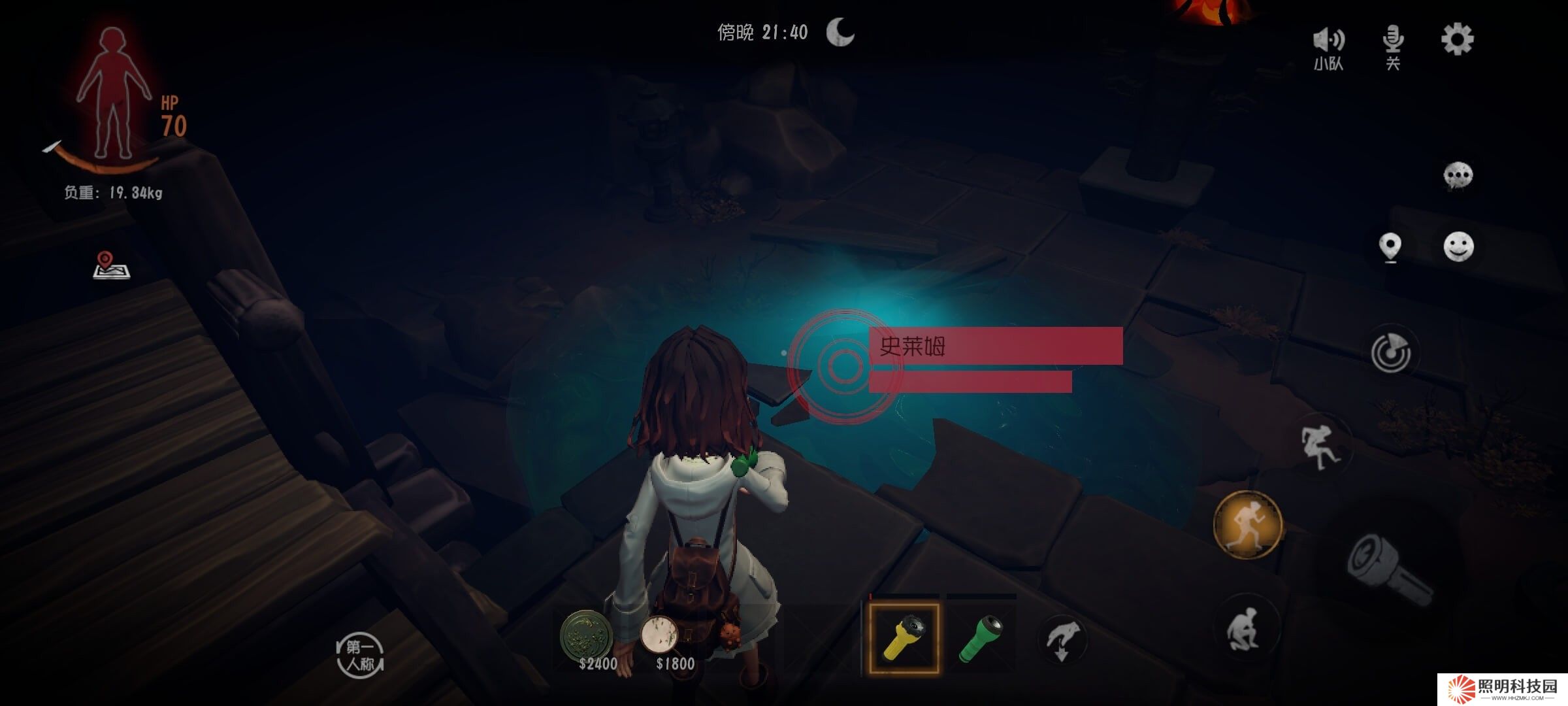Activate the radar scan button

(x=1391, y=352)
